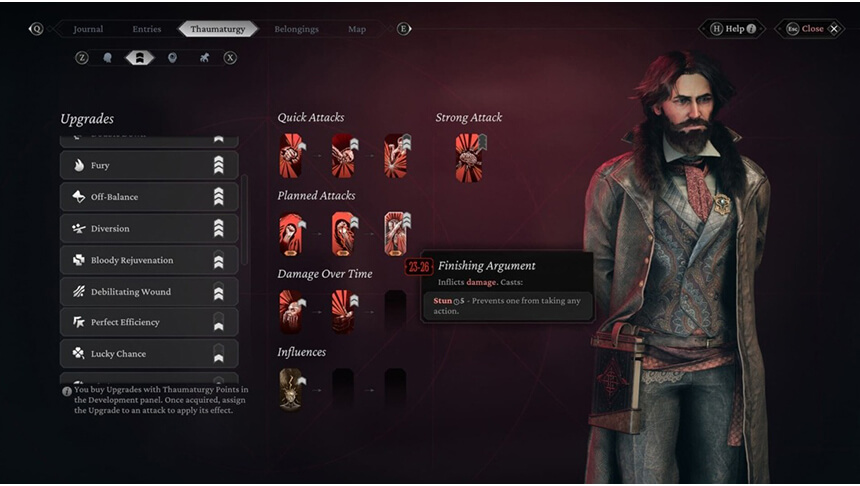Select the first Quick Attacks card

[292, 156]
